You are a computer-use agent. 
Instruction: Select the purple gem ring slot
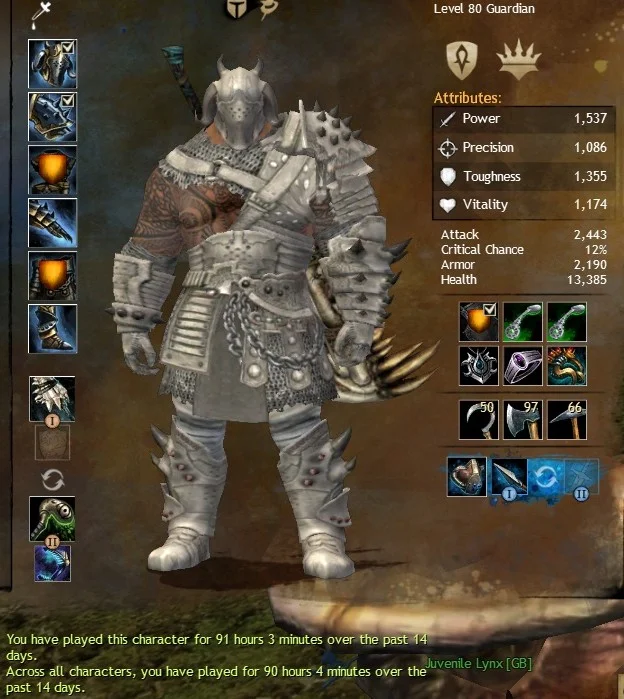(524, 365)
